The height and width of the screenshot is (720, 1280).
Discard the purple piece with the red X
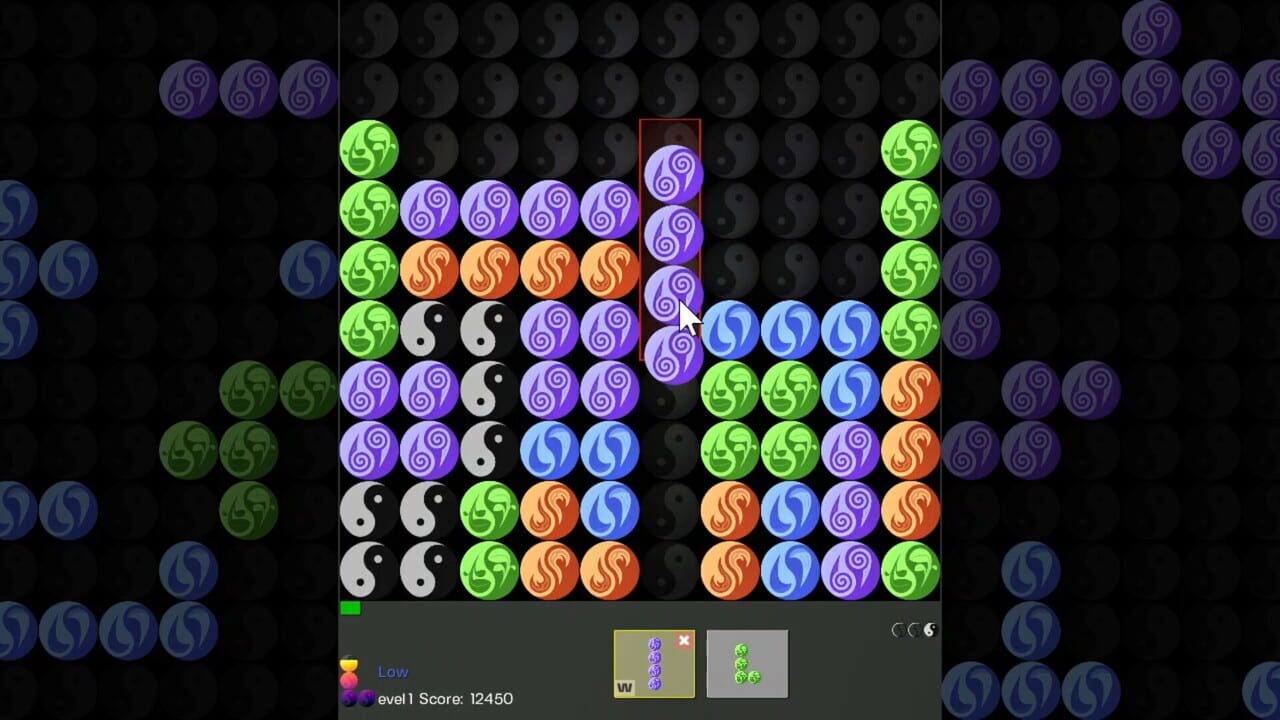point(684,641)
